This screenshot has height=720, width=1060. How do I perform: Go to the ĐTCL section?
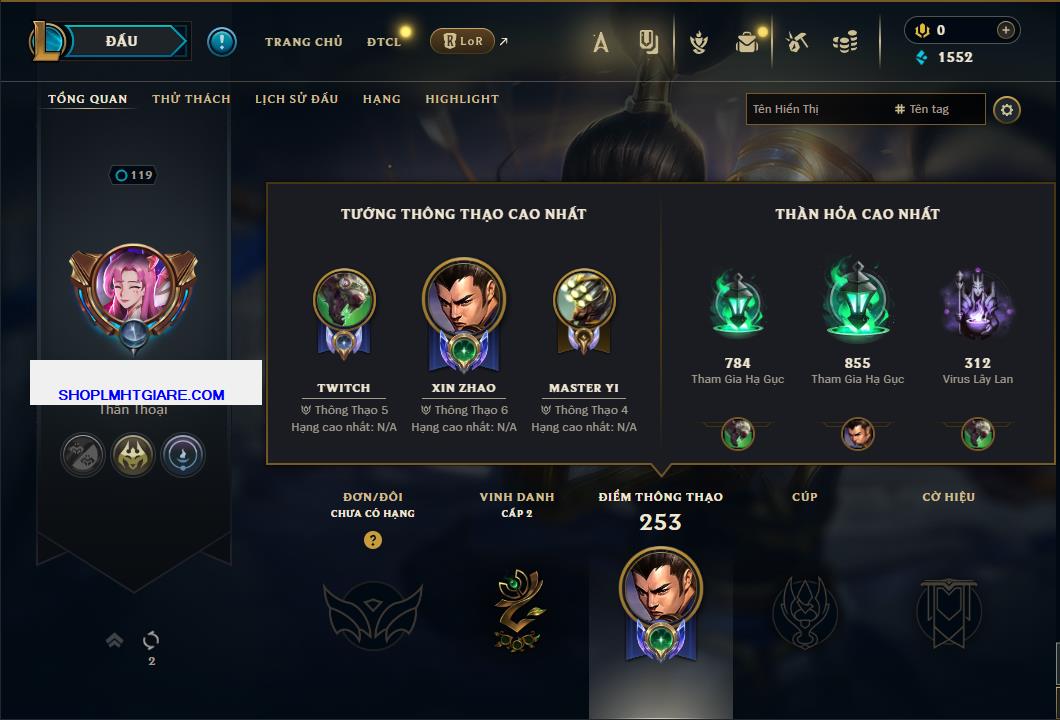[x=384, y=42]
